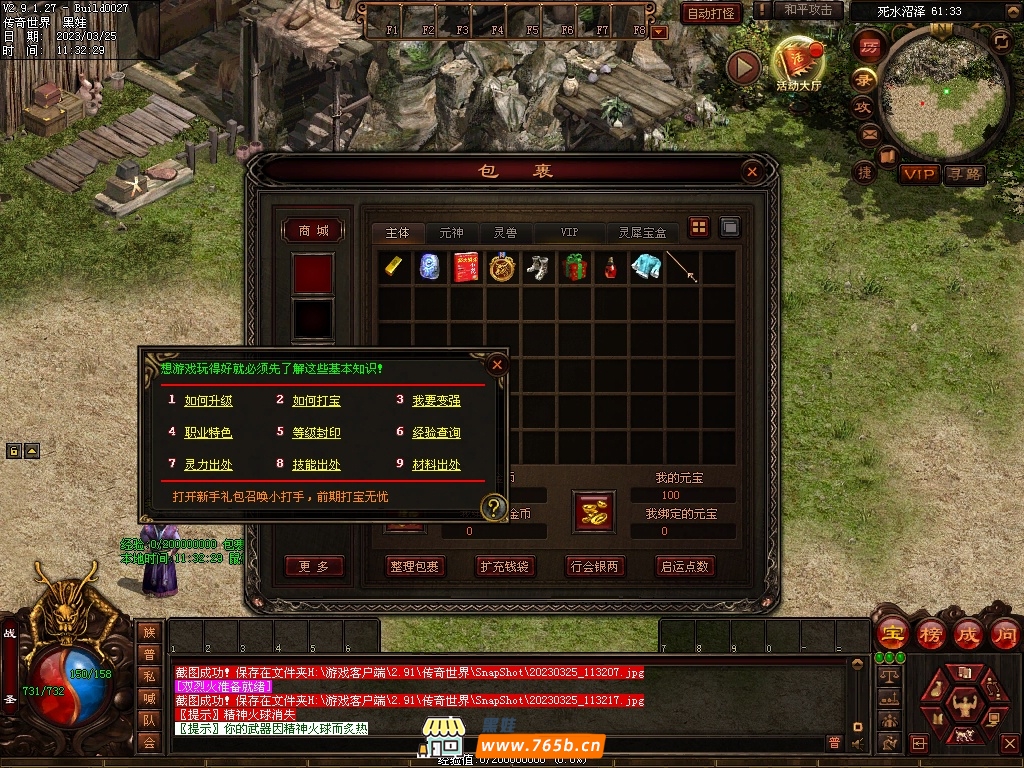Select the gold bar item slot
The image size is (1024, 768).
pos(396,267)
